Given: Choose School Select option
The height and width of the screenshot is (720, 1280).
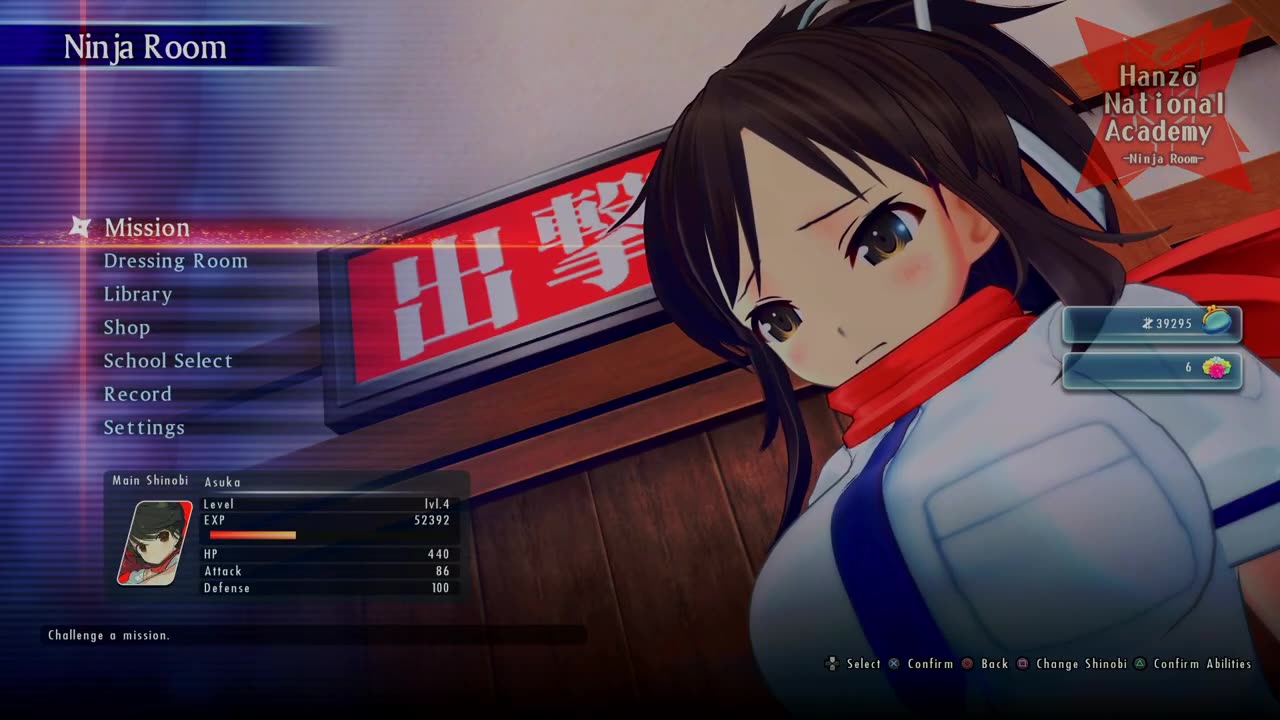Looking at the screenshot, I should pyautogui.click(x=168, y=361).
